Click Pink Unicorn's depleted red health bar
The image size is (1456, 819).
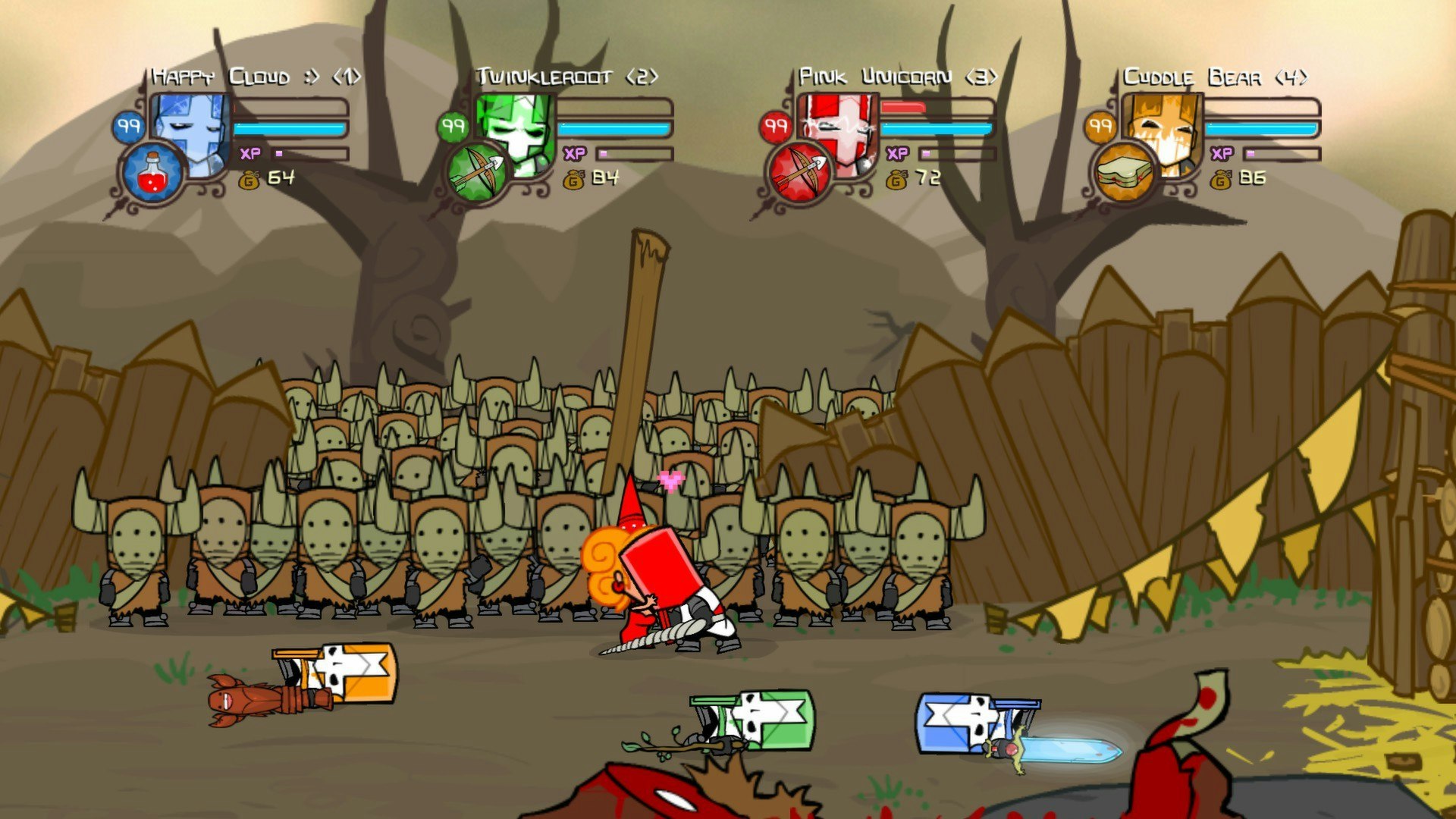coord(902,108)
